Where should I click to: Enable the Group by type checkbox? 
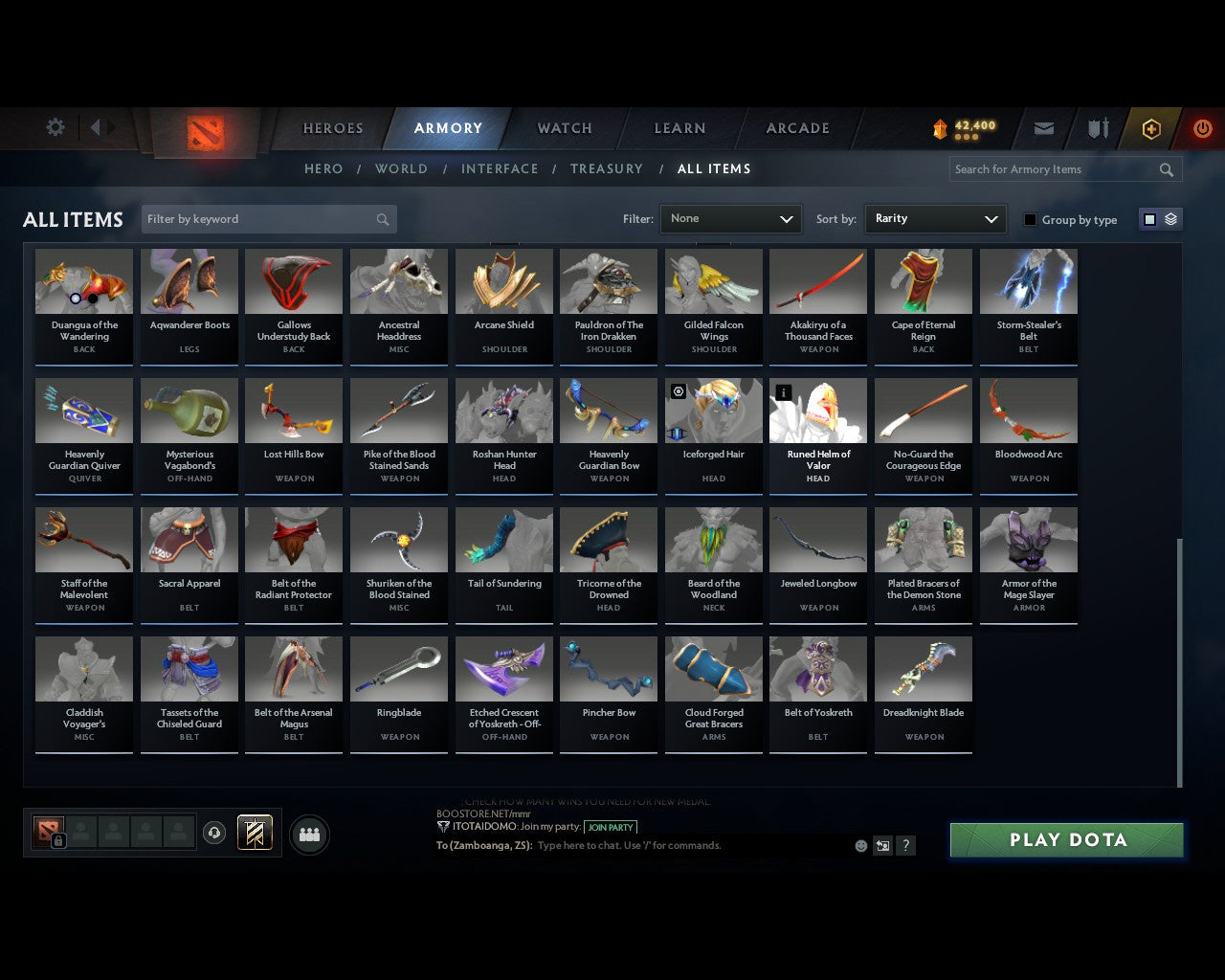click(1030, 219)
